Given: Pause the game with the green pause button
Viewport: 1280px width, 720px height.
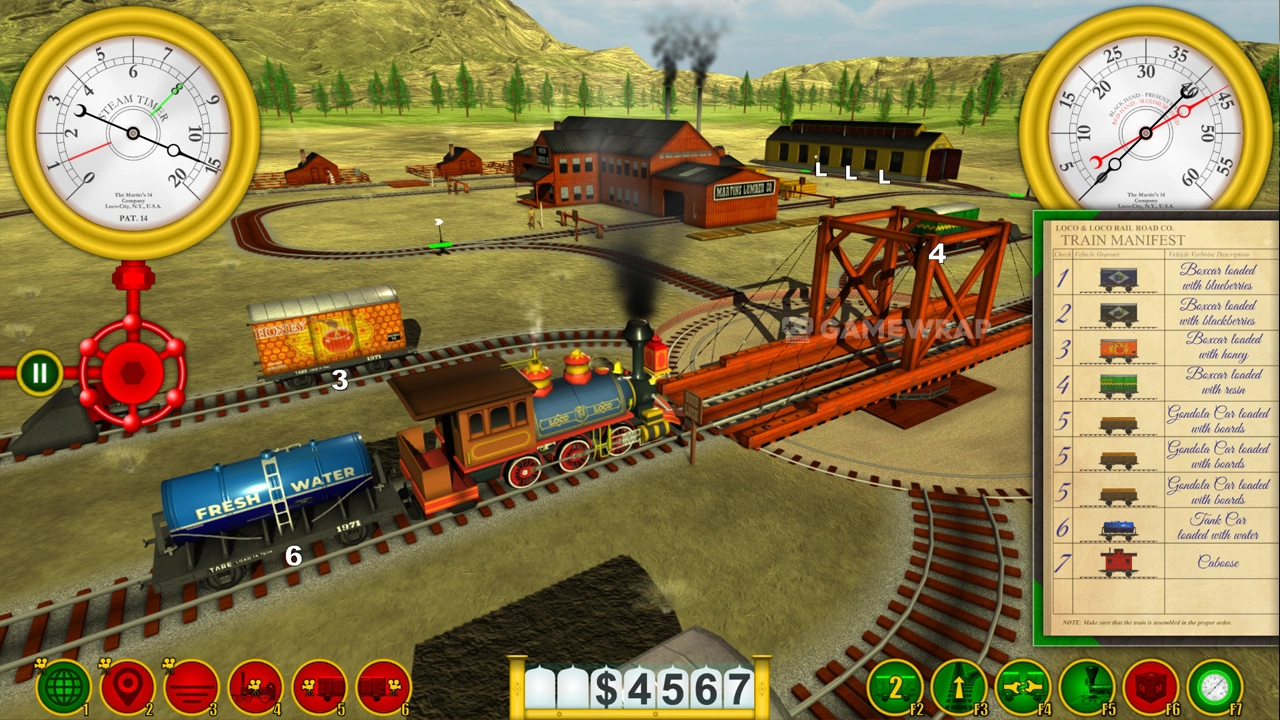Looking at the screenshot, I should [38, 373].
